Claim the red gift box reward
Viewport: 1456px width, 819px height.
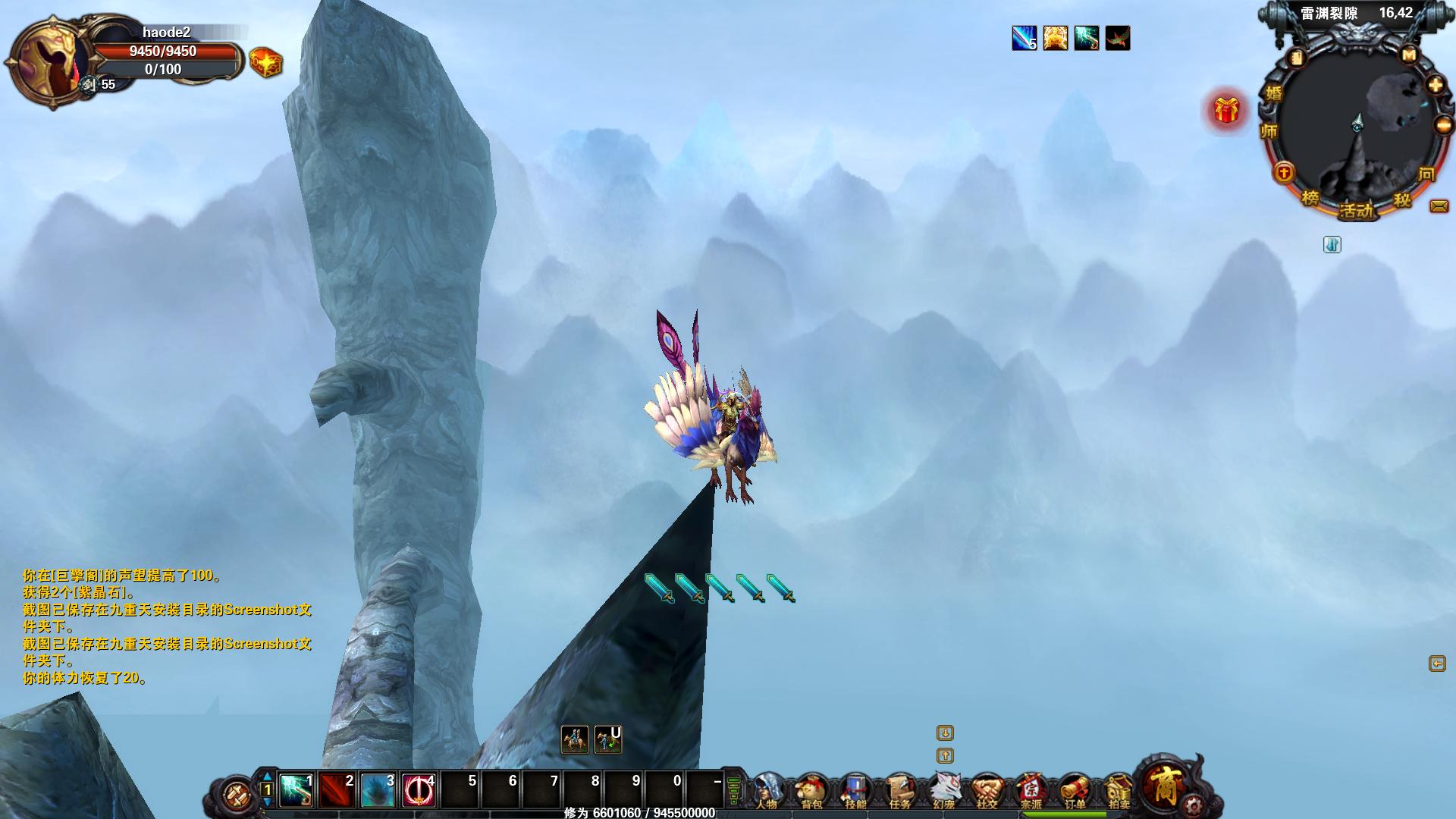coord(1226,111)
